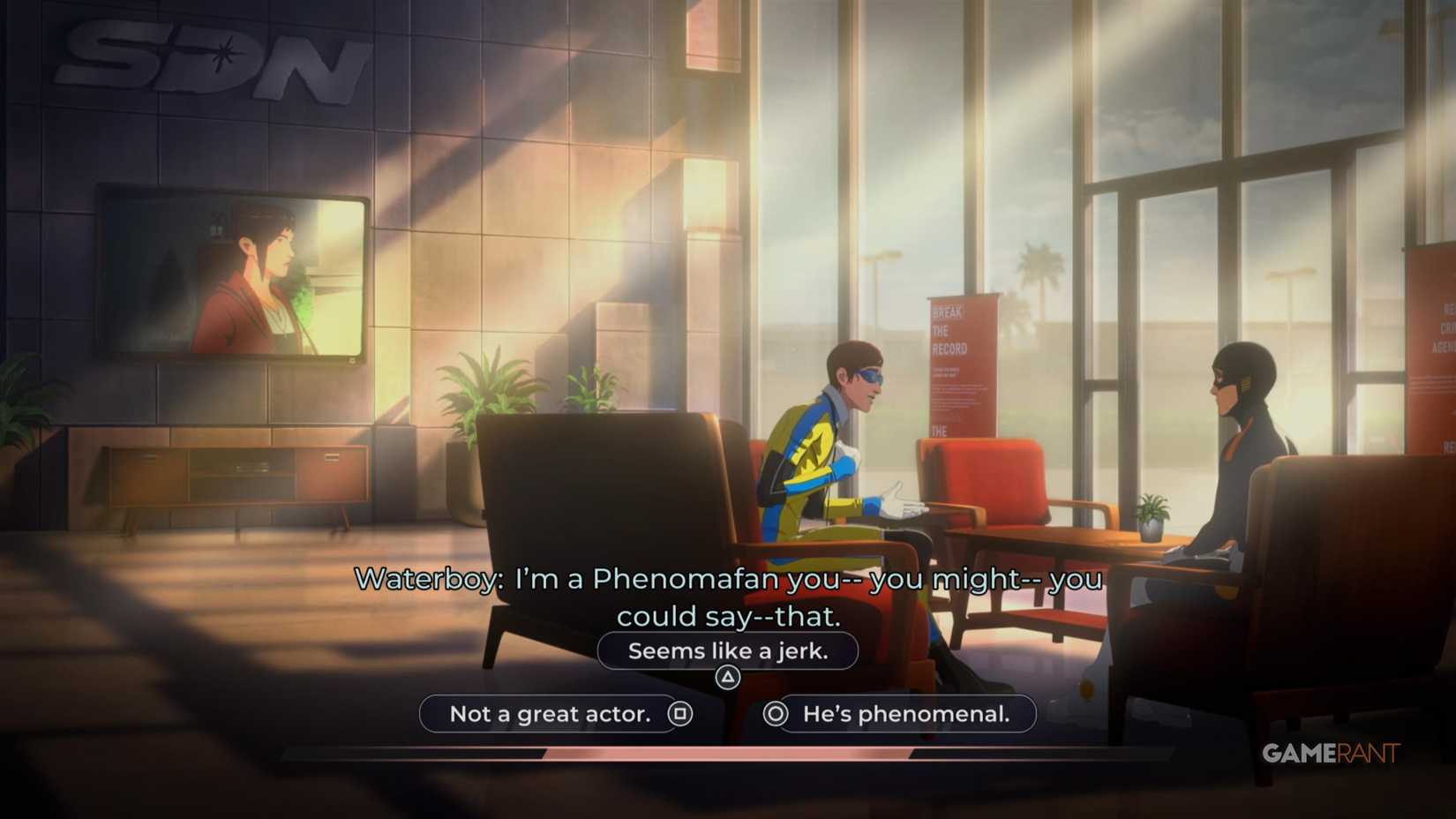Viewport: 1456px width, 819px height.
Task: Select the 'Seems like a jerk.' response
Action: tap(728, 650)
